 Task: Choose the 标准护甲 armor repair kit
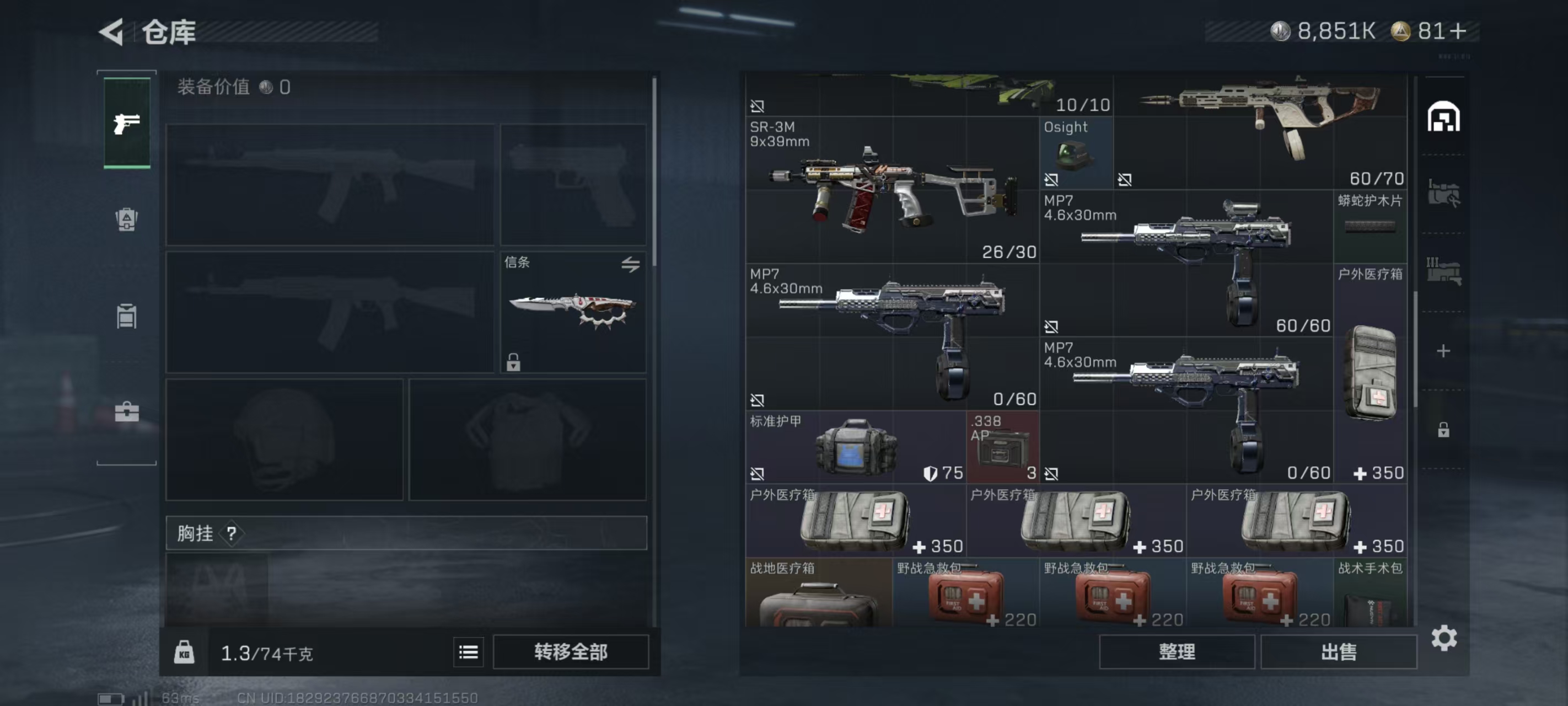tap(855, 448)
